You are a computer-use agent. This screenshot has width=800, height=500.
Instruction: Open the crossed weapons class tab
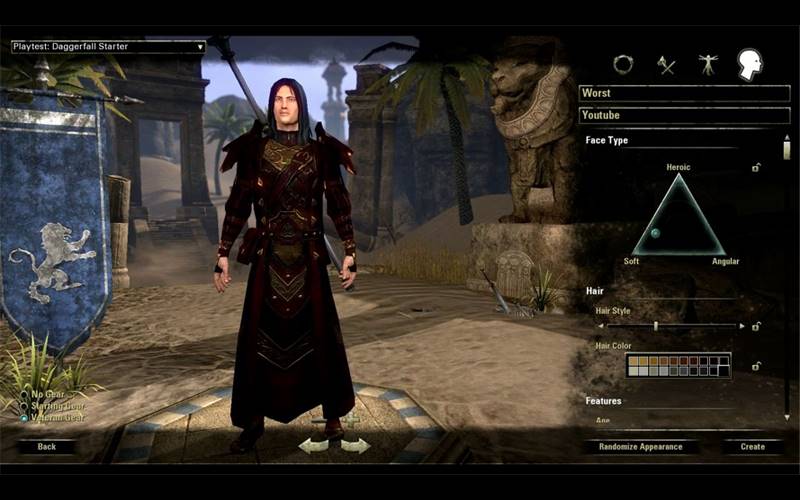click(666, 65)
